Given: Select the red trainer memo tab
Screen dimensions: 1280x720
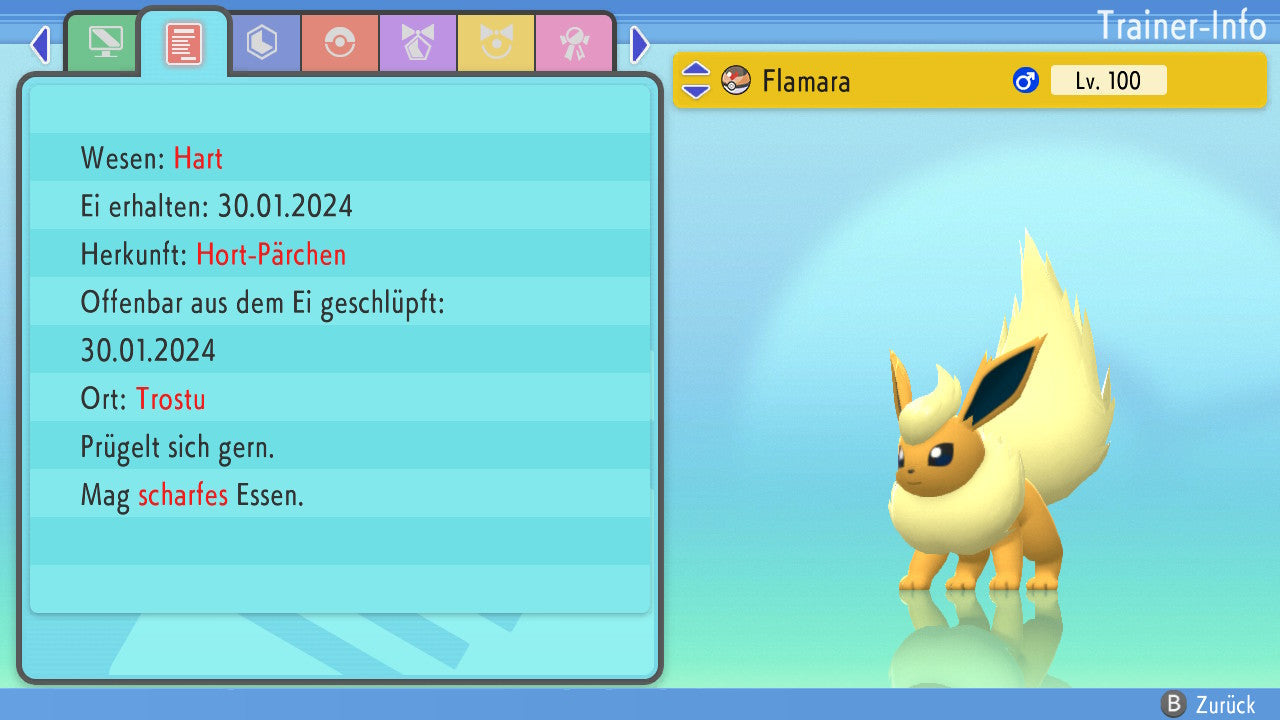Looking at the screenshot, I should 184,43.
